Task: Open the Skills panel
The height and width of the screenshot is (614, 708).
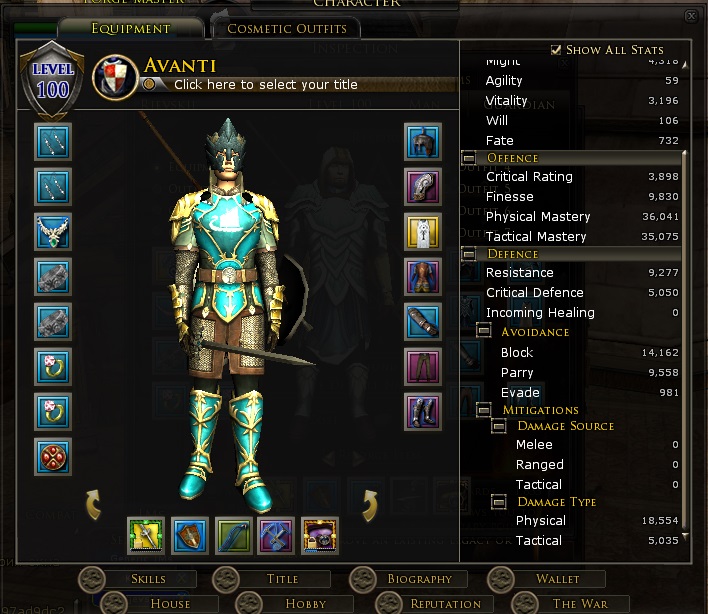Action: point(149,579)
